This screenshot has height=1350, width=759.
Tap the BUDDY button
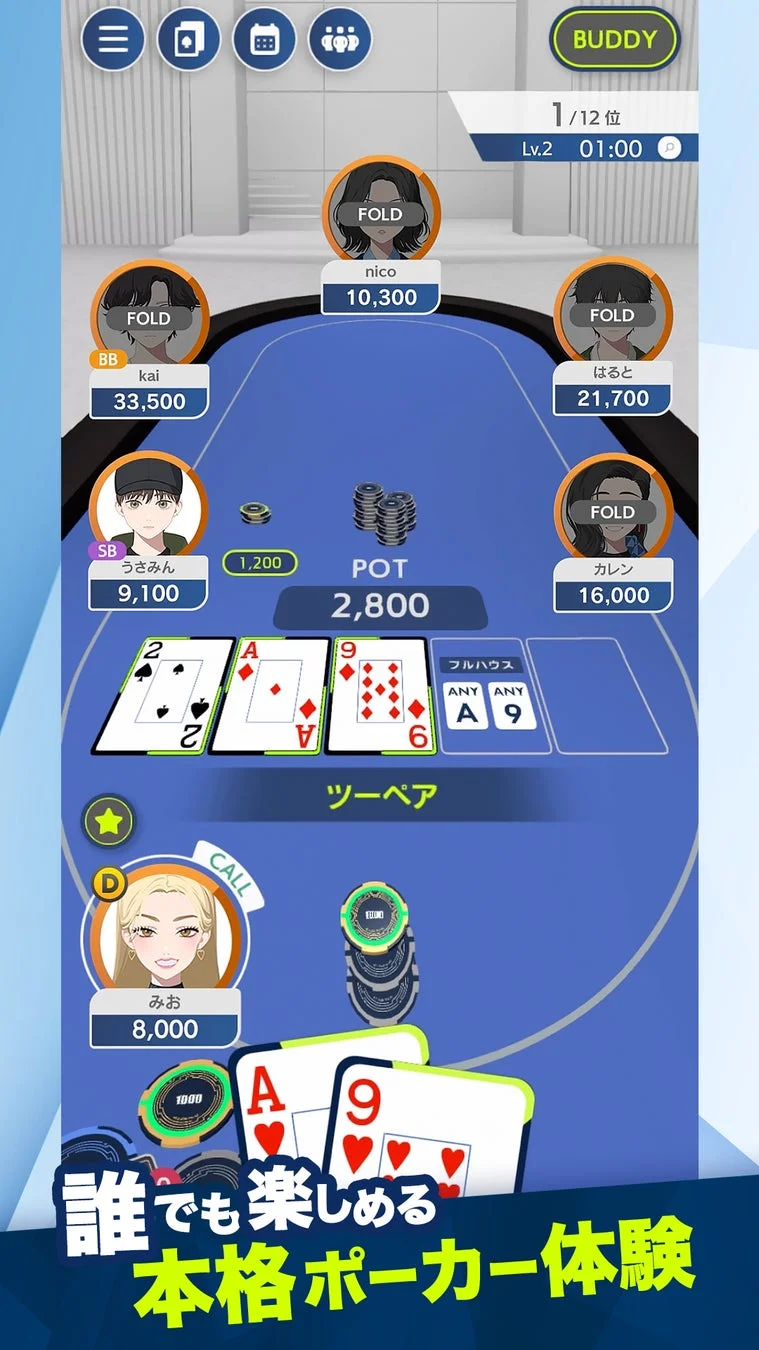(x=614, y=40)
